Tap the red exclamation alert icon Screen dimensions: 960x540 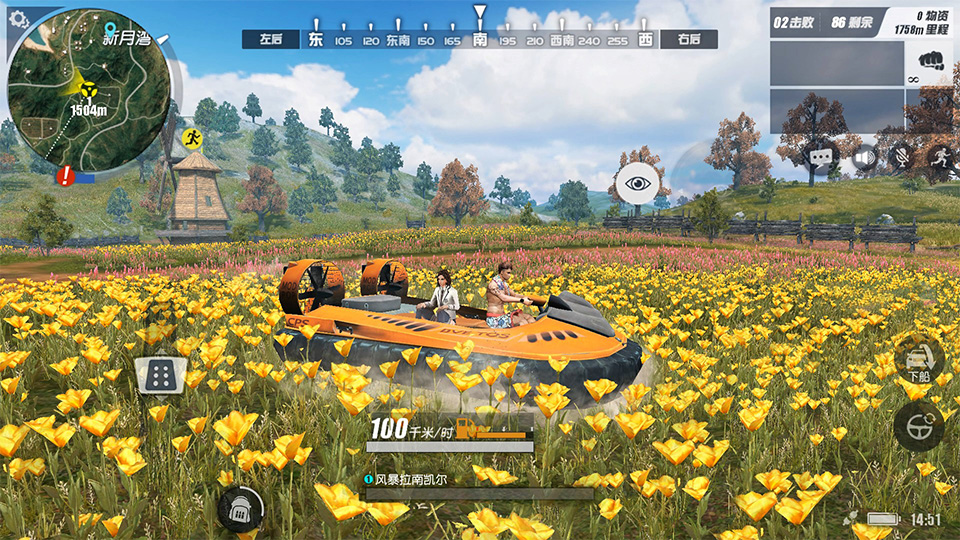(66, 176)
